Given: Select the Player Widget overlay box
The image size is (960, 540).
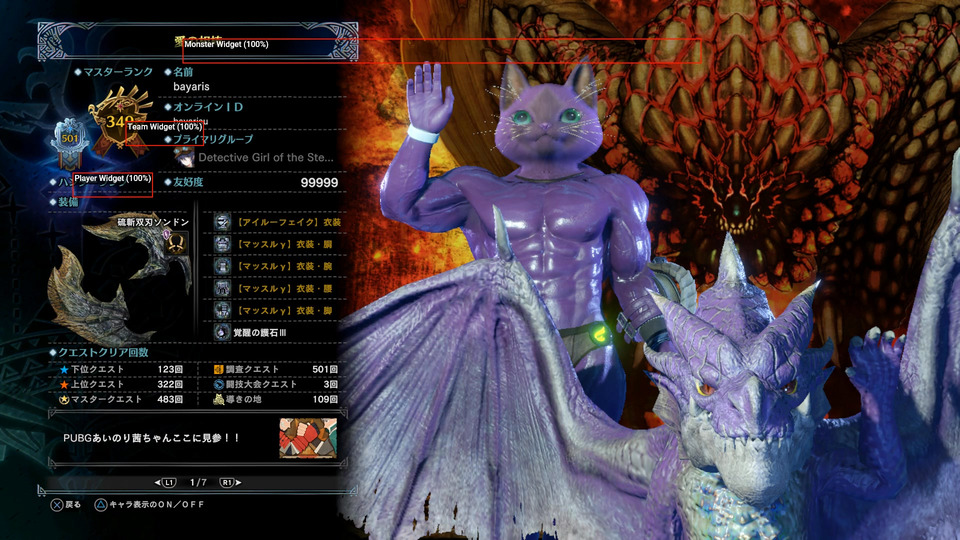Looking at the screenshot, I should click(113, 183).
